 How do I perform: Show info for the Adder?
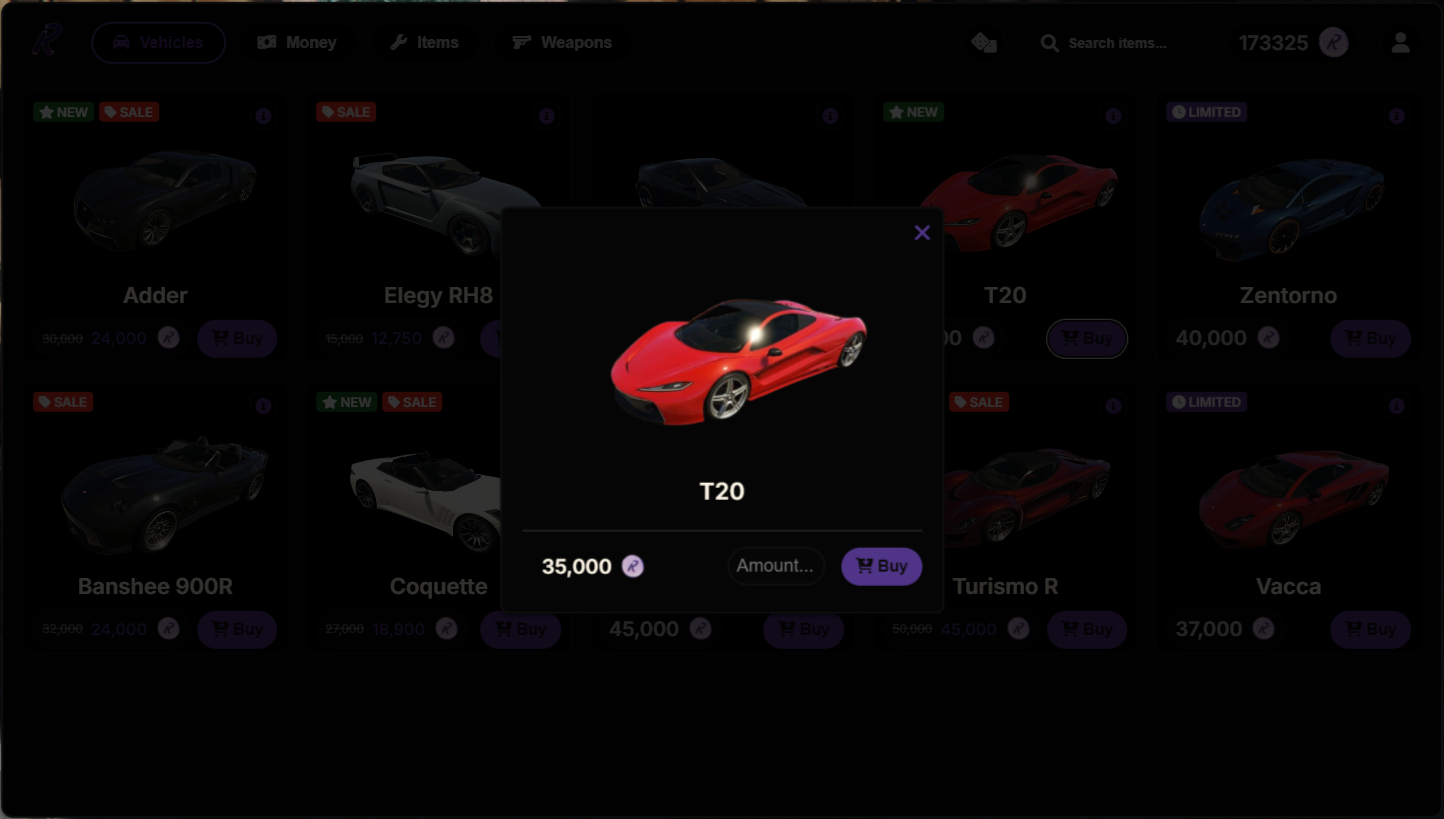tap(263, 116)
